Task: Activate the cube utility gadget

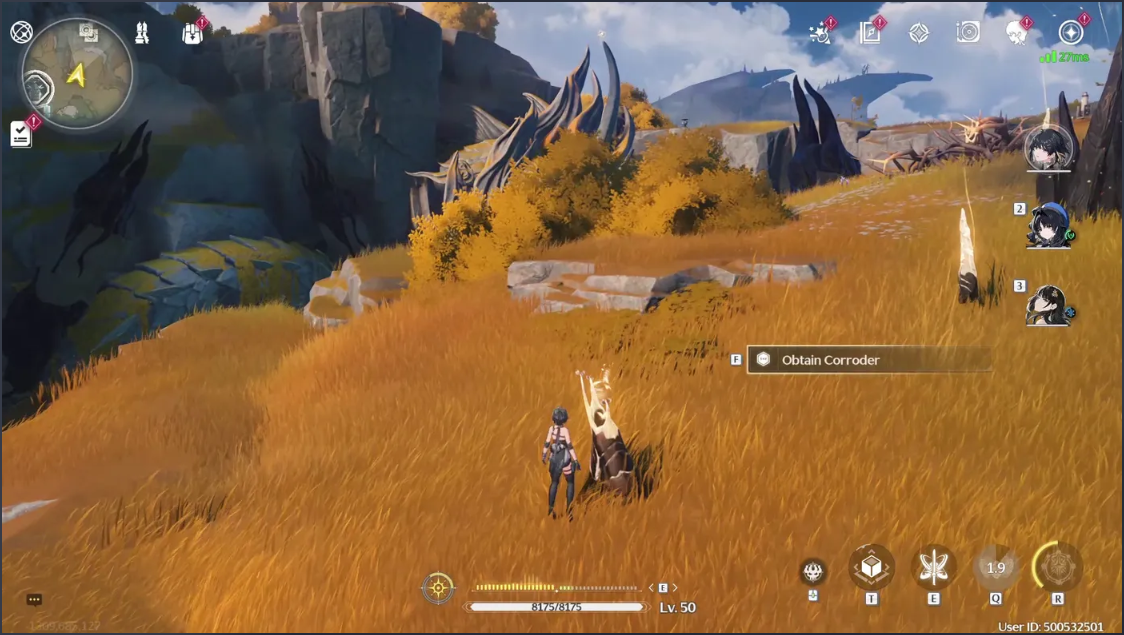Action: (871, 567)
